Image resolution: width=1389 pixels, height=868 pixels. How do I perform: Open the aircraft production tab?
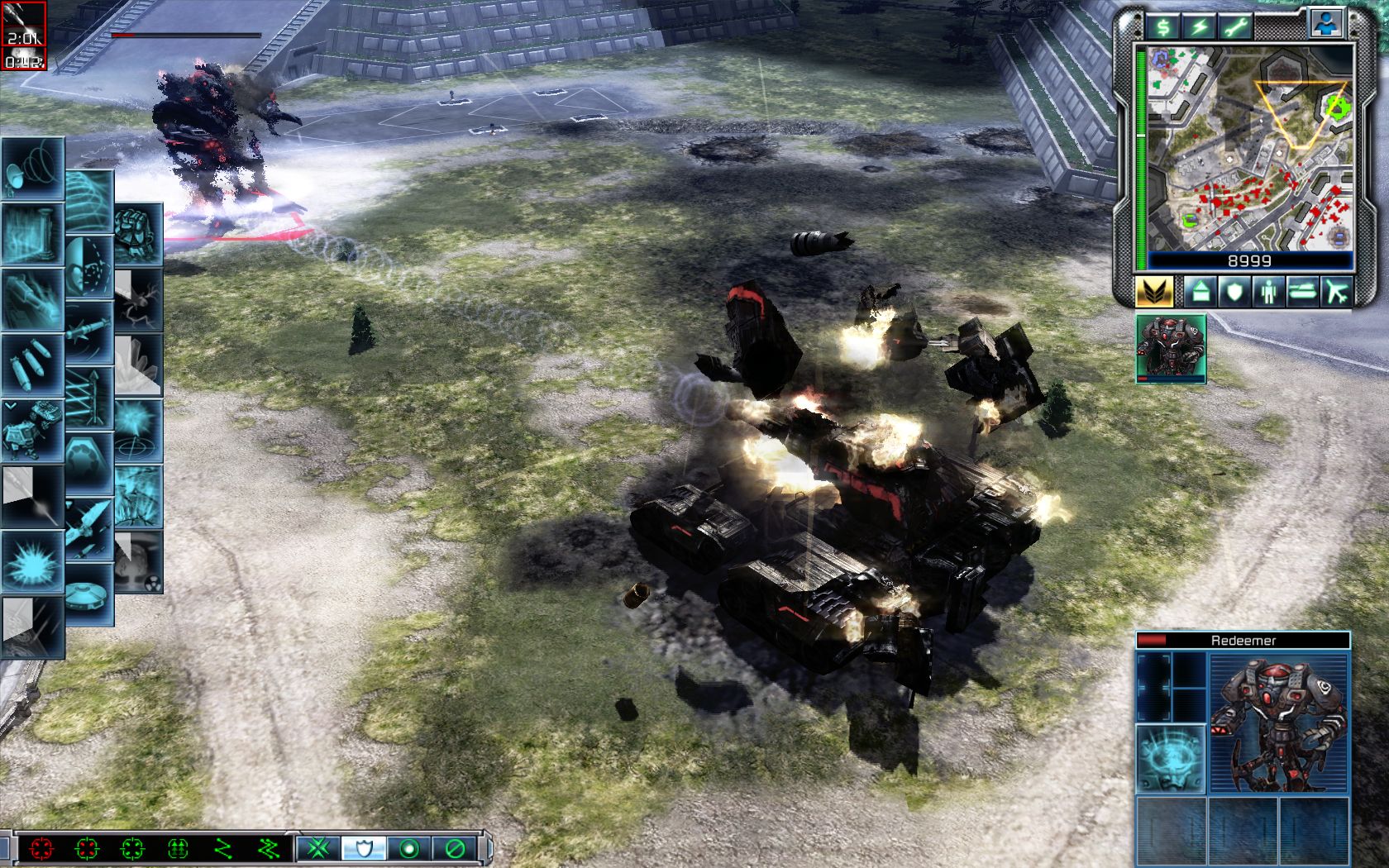[1337, 292]
